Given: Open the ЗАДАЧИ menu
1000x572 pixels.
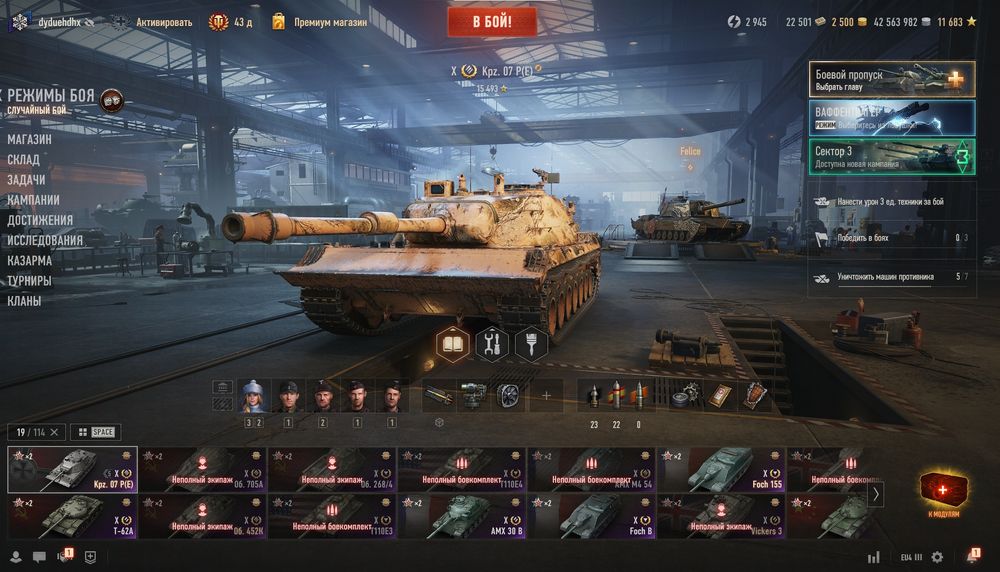Looking at the screenshot, I should coord(26,180).
